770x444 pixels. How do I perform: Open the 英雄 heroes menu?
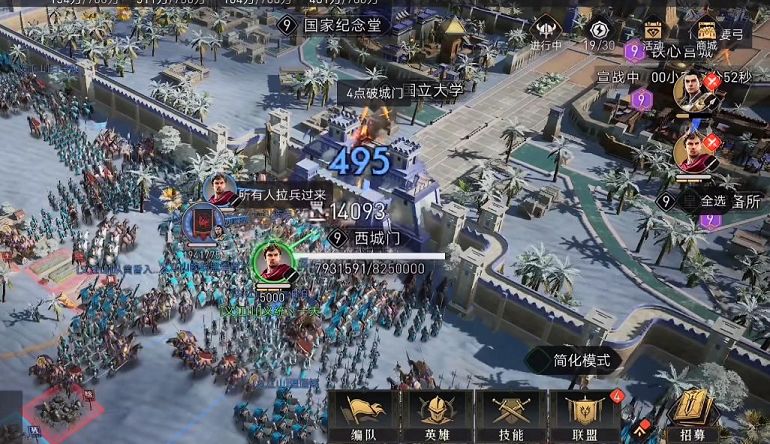437,415
